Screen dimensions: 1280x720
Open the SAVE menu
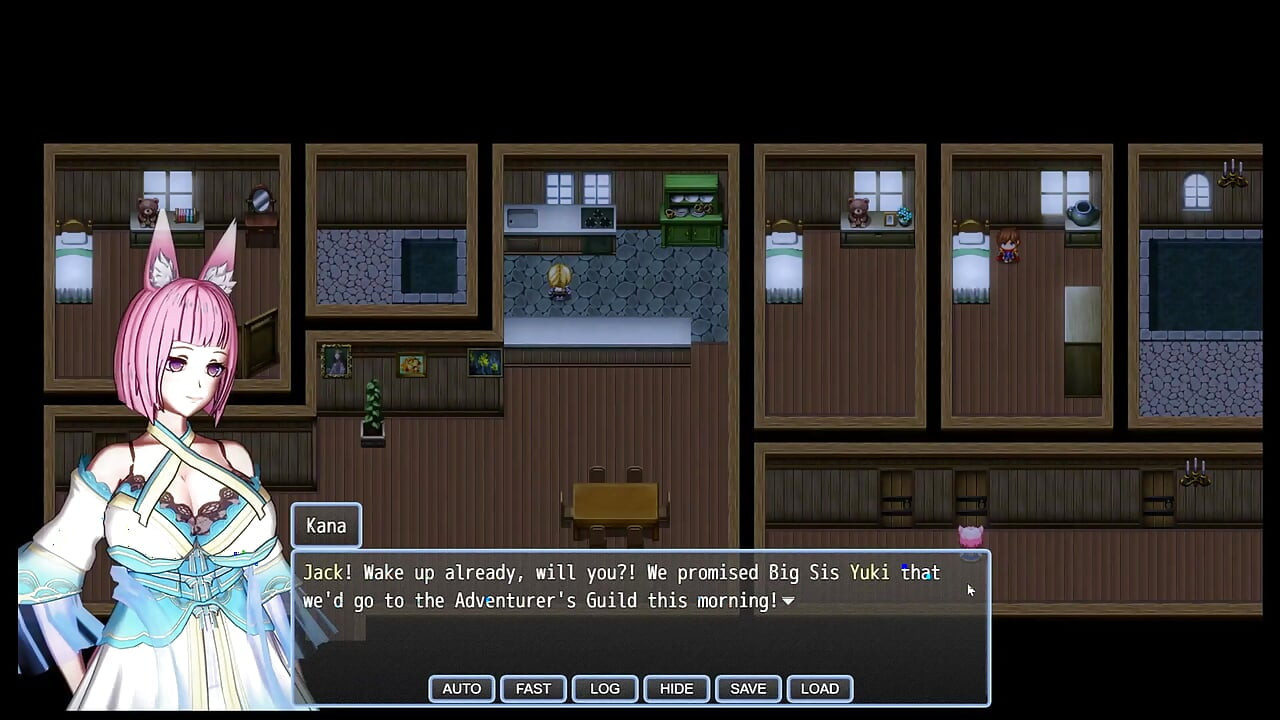(x=748, y=688)
